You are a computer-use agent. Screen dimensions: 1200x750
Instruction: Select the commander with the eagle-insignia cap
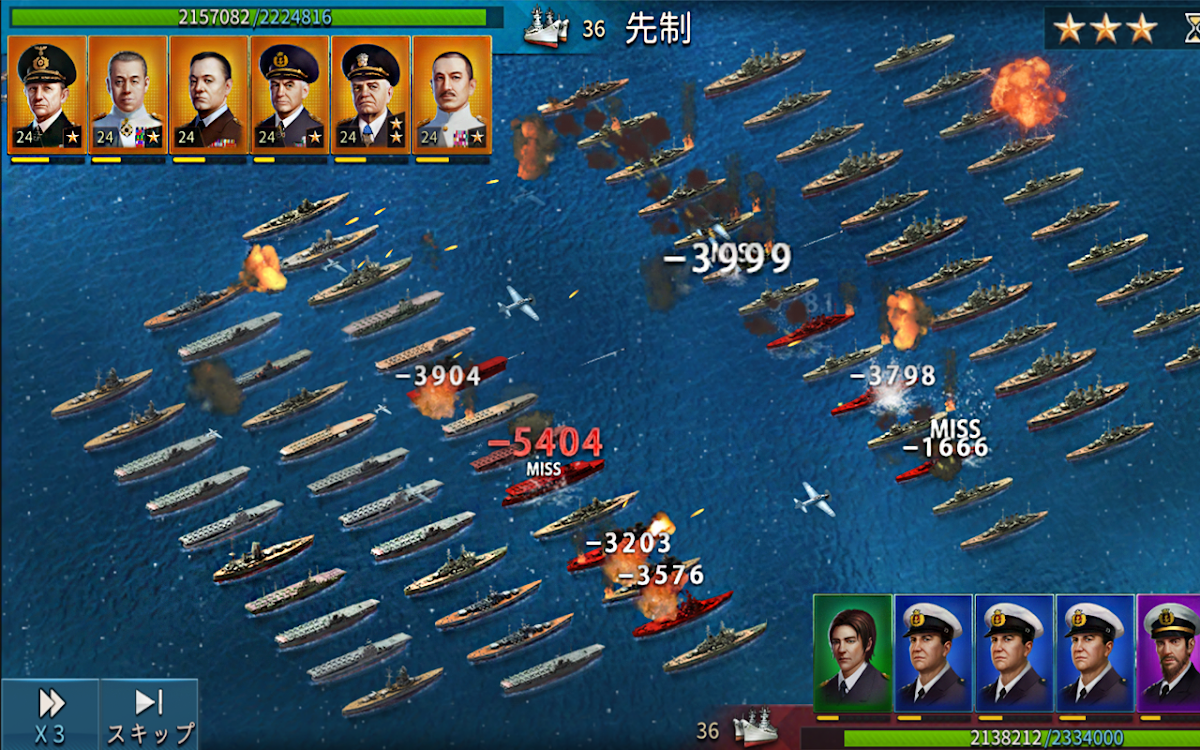coord(46,94)
